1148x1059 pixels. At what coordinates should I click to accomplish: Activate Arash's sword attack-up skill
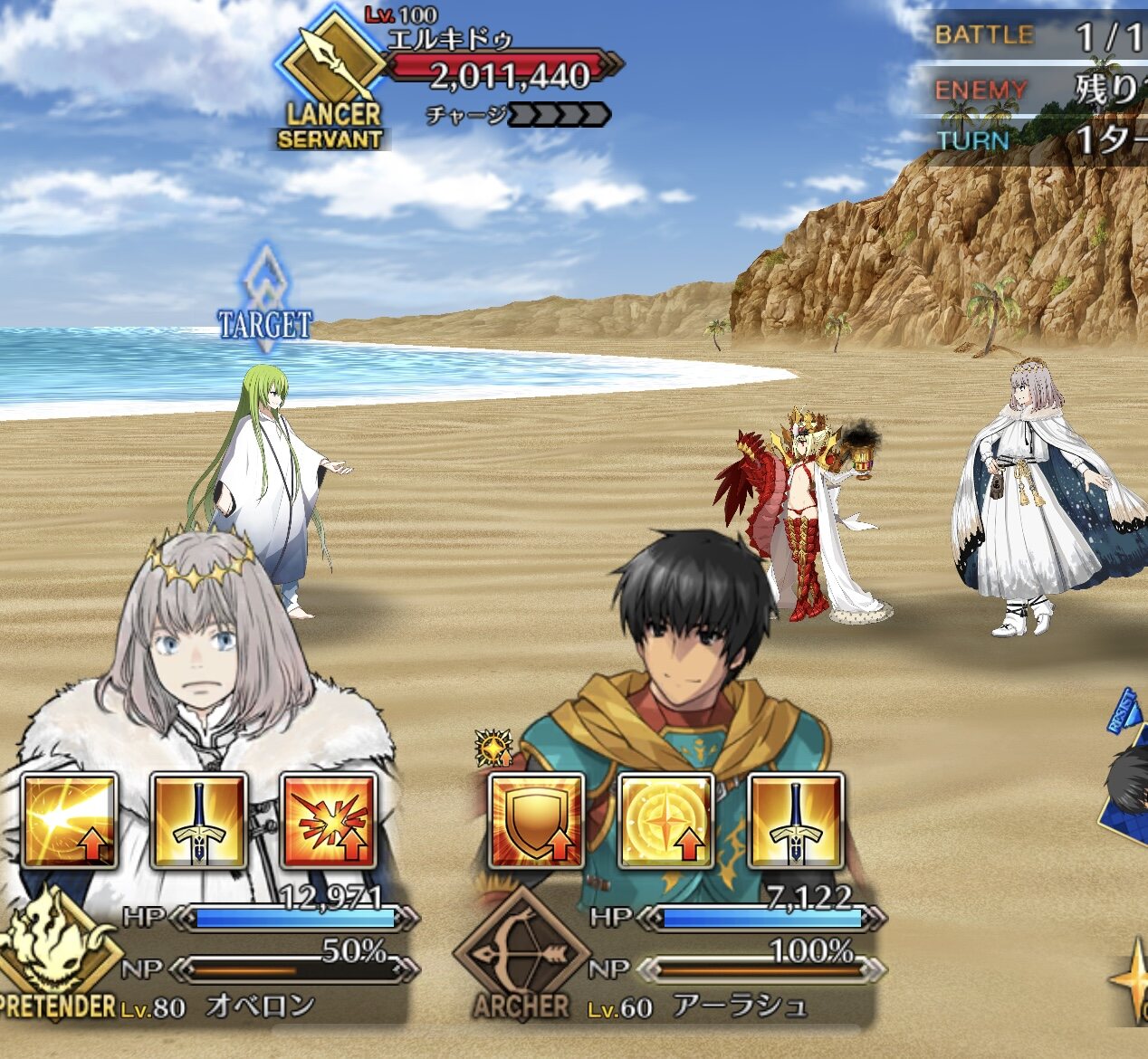(795, 821)
